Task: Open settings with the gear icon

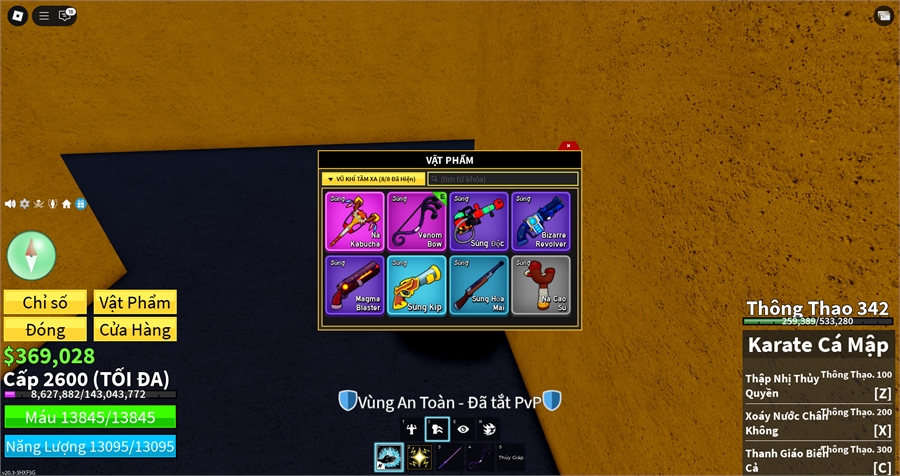Action: pos(24,203)
